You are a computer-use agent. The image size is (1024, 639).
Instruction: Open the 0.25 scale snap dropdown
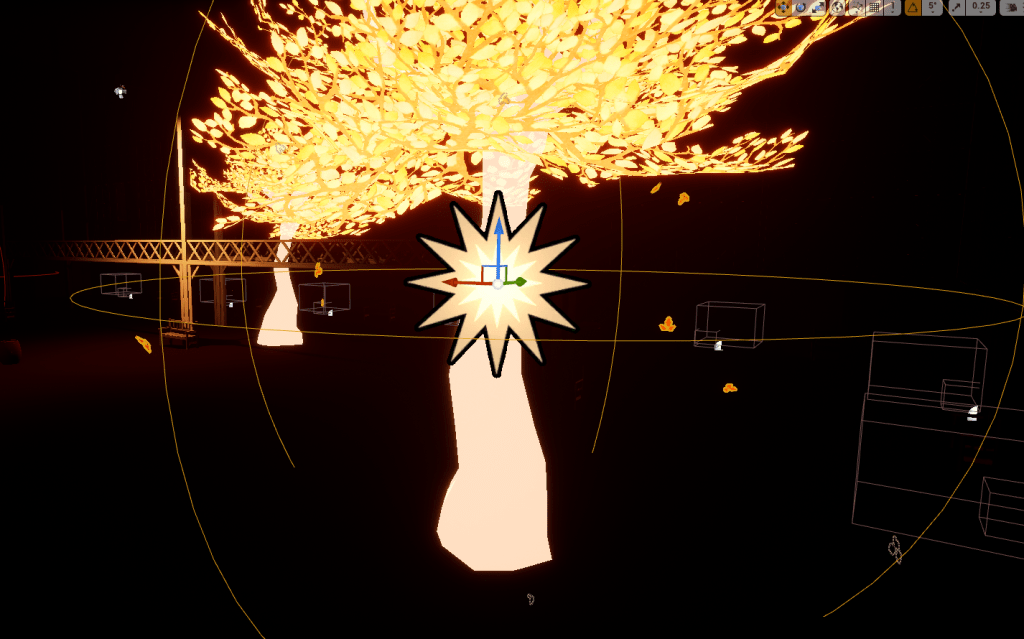(982, 7)
